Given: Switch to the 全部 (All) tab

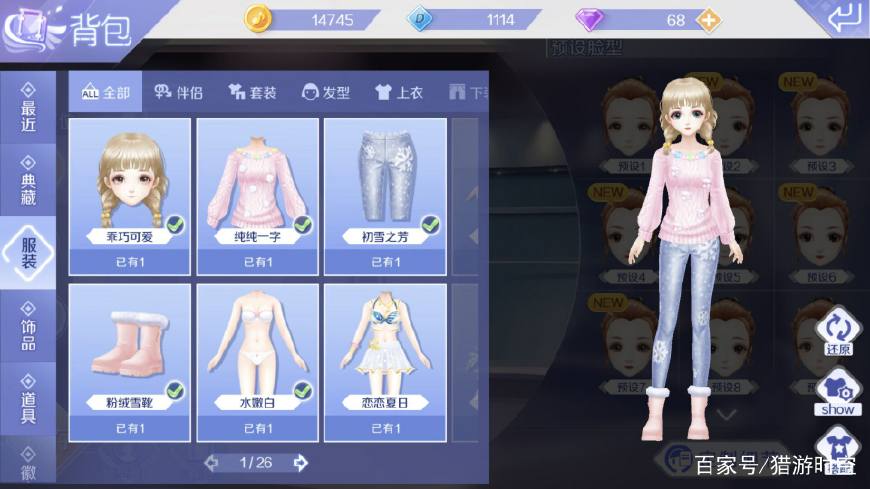Looking at the screenshot, I should [106, 93].
